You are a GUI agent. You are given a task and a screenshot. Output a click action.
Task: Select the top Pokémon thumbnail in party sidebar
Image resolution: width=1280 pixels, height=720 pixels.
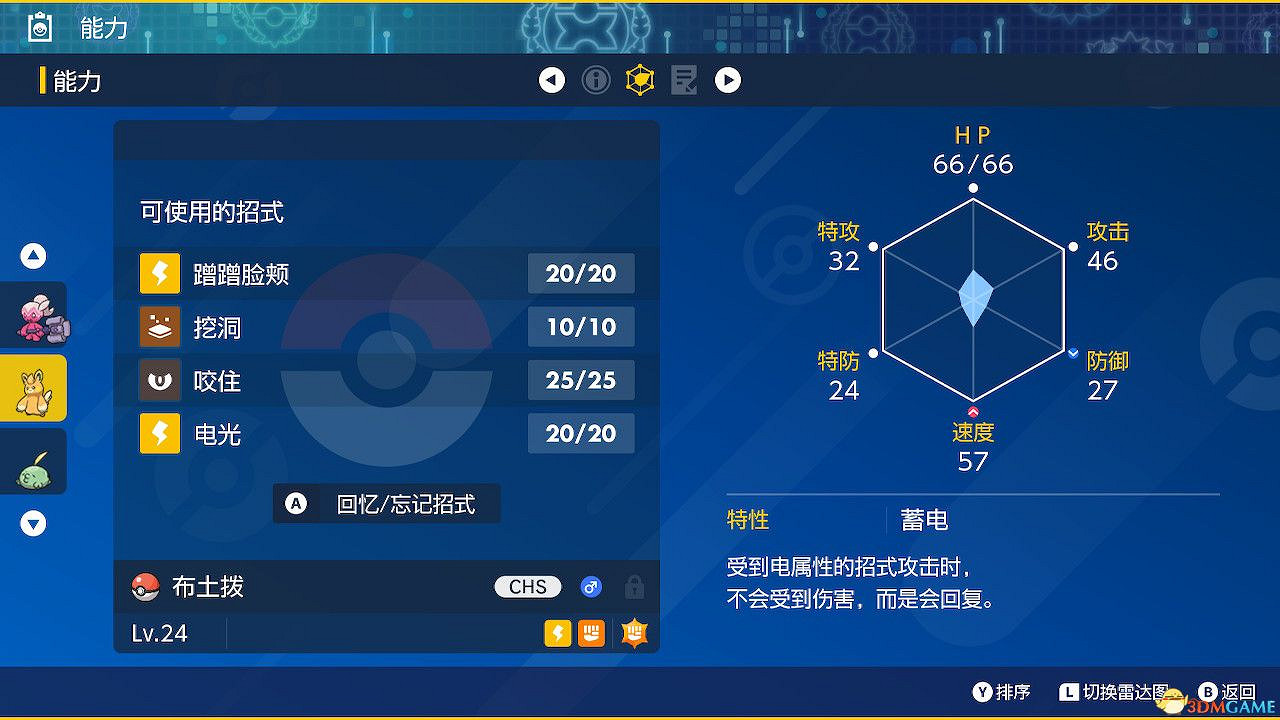tap(32, 314)
